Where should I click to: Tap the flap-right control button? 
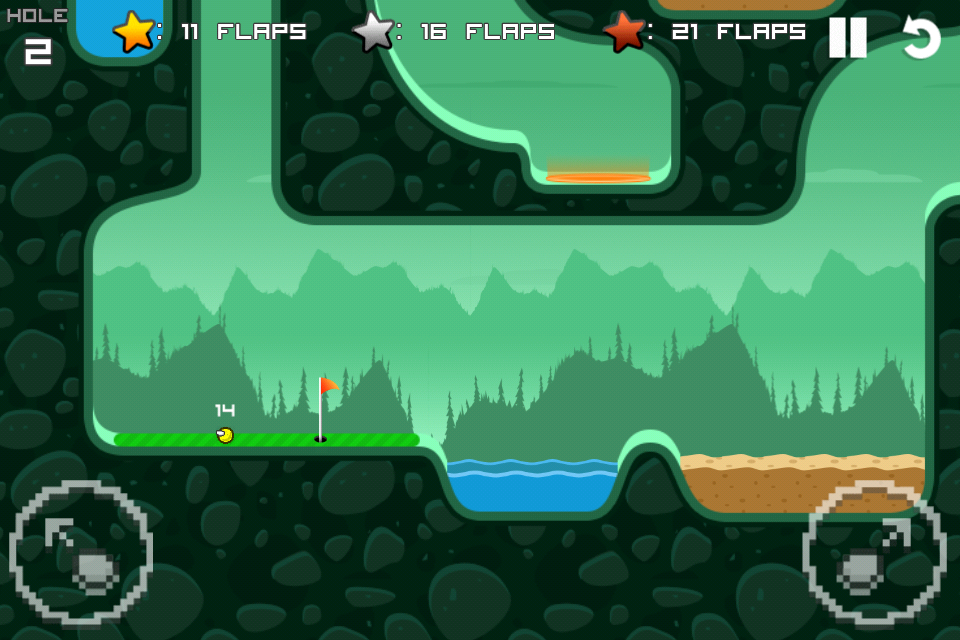point(874,553)
